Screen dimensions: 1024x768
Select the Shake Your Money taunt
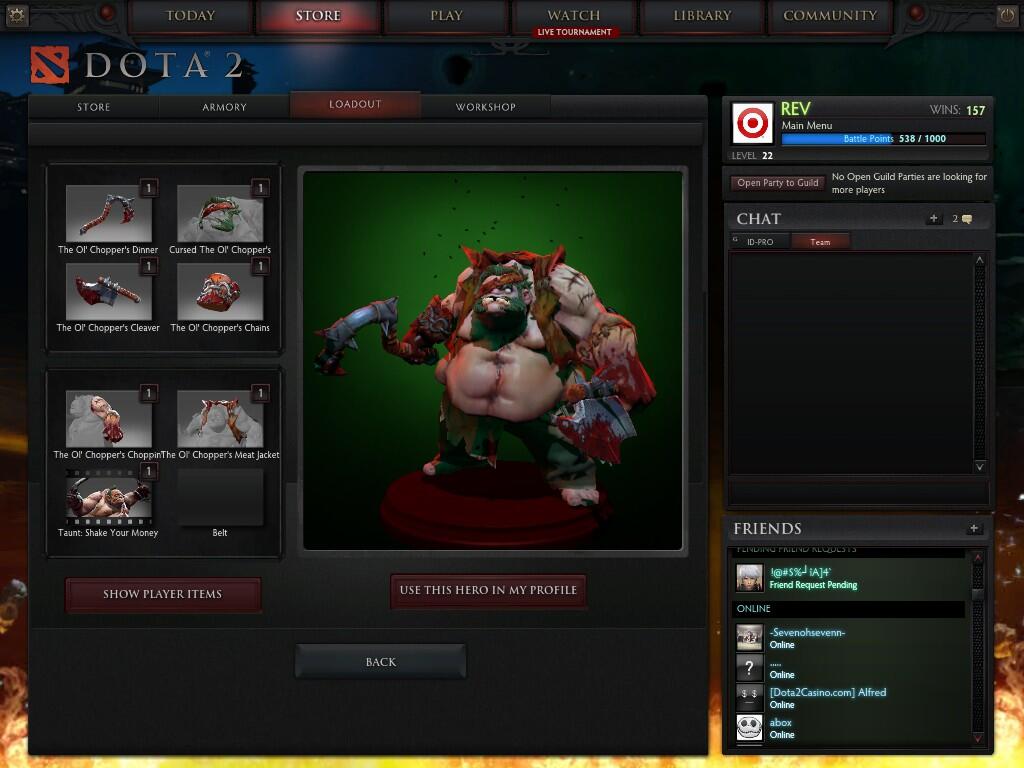108,496
